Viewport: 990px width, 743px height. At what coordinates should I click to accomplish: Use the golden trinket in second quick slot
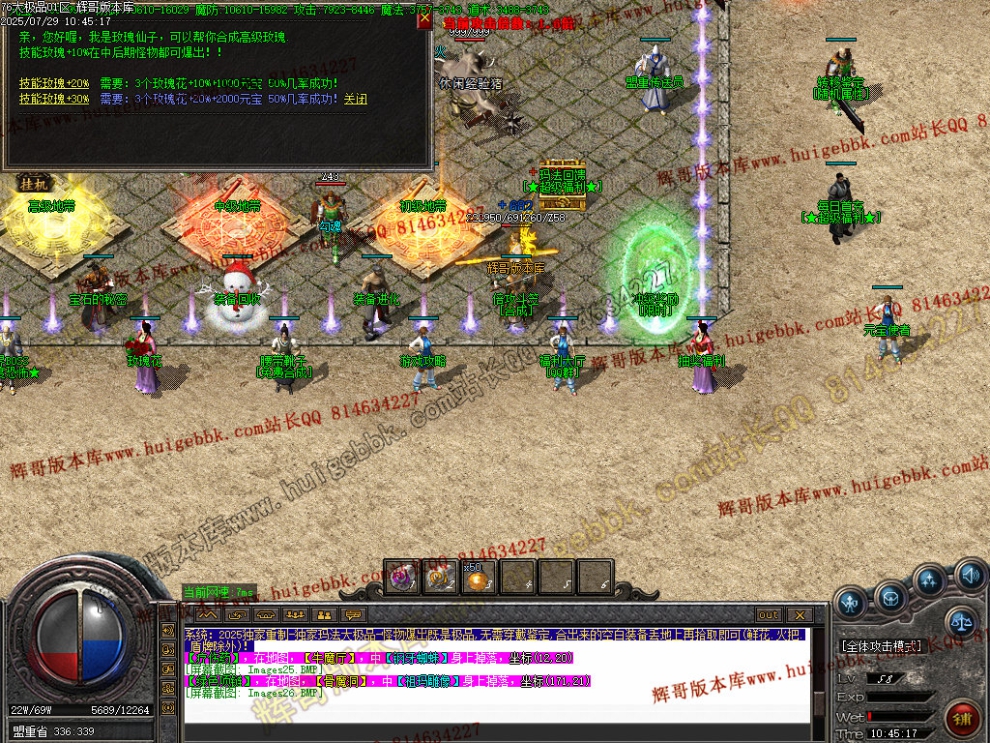(440, 578)
